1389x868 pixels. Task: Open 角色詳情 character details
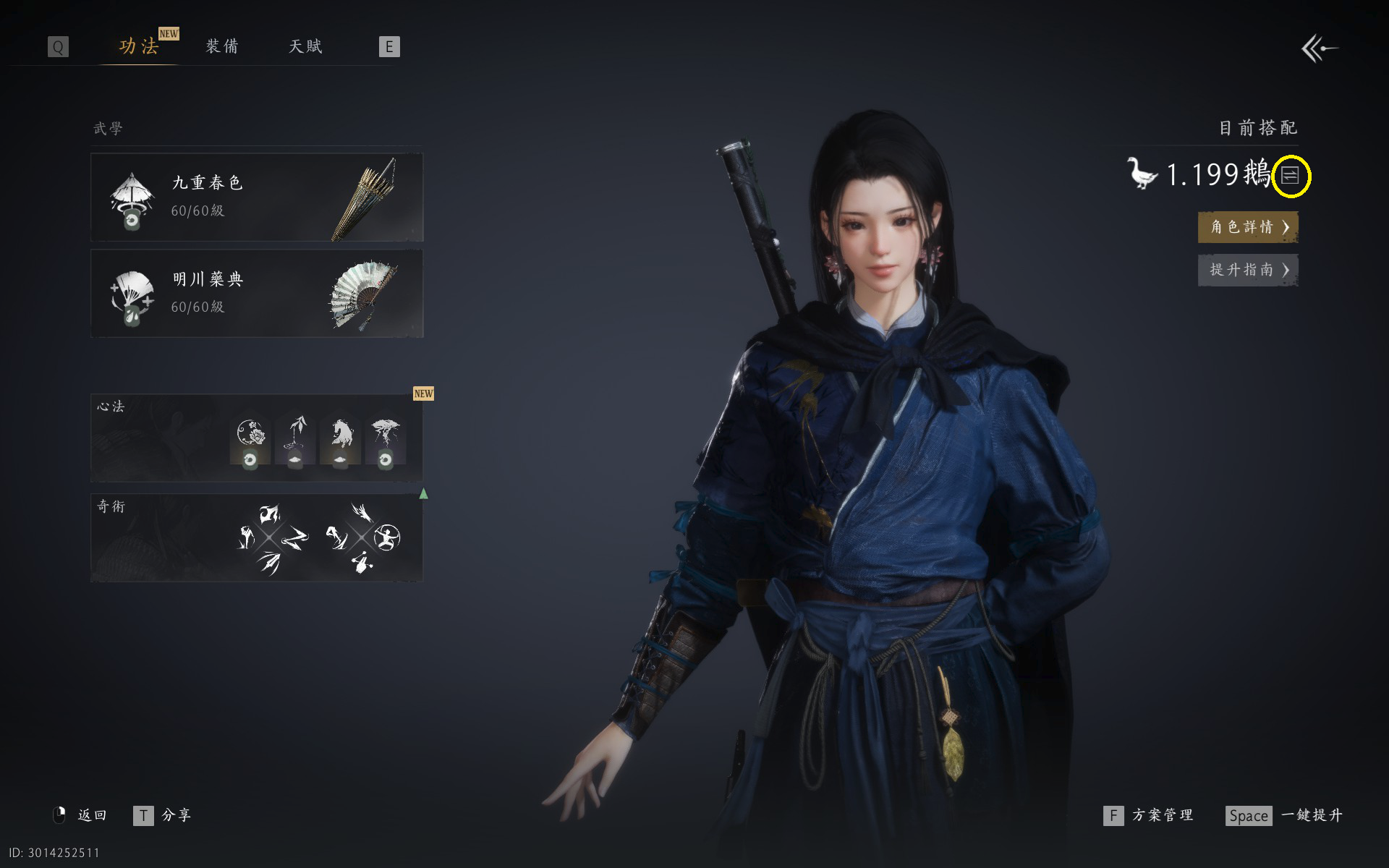(1248, 227)
